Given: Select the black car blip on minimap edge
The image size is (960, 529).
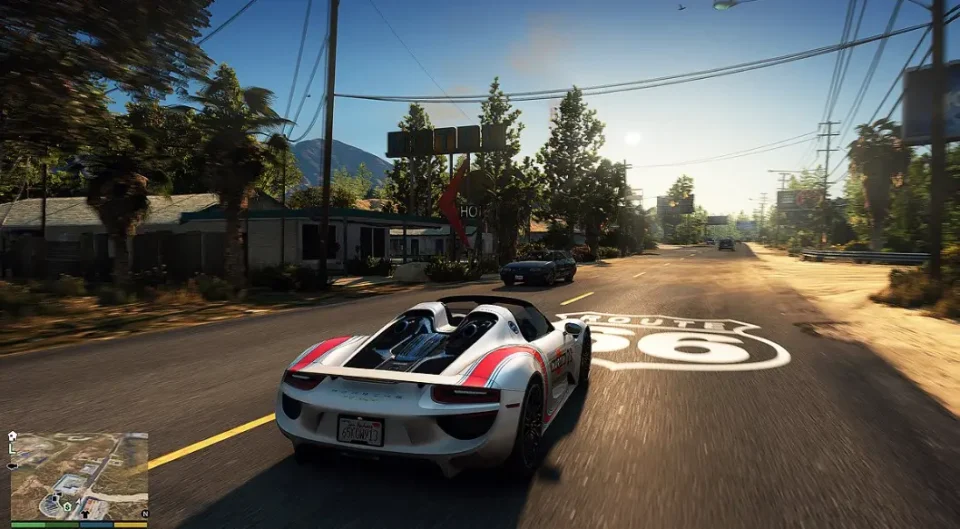Looking at the screenshot, I should click(12, 466).
